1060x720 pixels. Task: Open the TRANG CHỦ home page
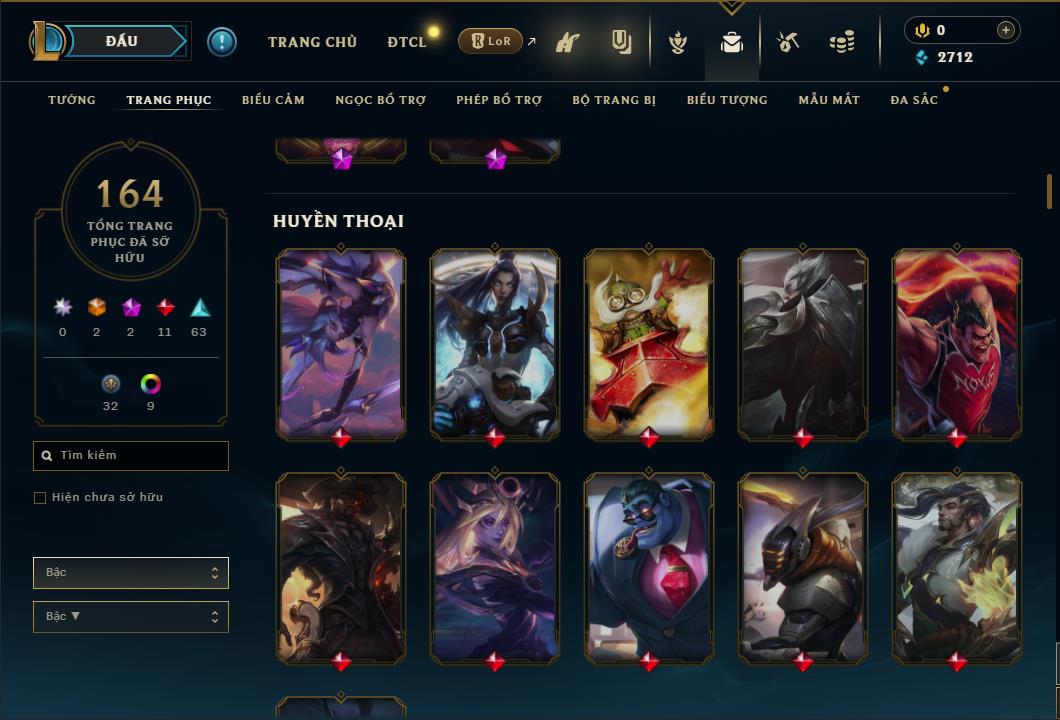[x=312, y=42]
